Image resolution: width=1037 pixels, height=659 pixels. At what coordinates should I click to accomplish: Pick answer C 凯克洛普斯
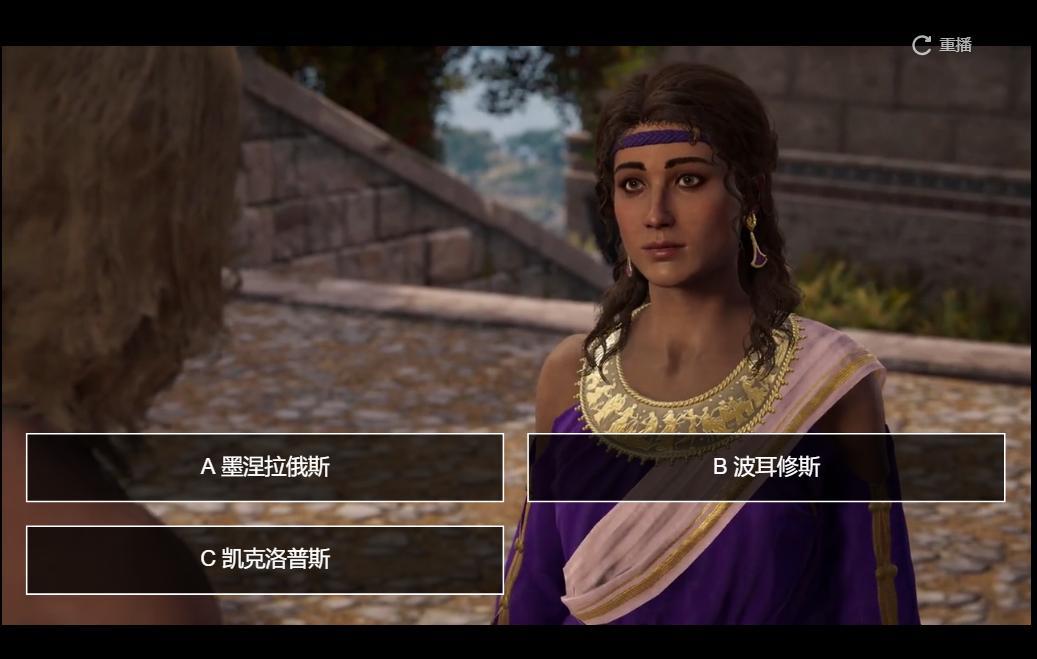click(x=265, y=559)
